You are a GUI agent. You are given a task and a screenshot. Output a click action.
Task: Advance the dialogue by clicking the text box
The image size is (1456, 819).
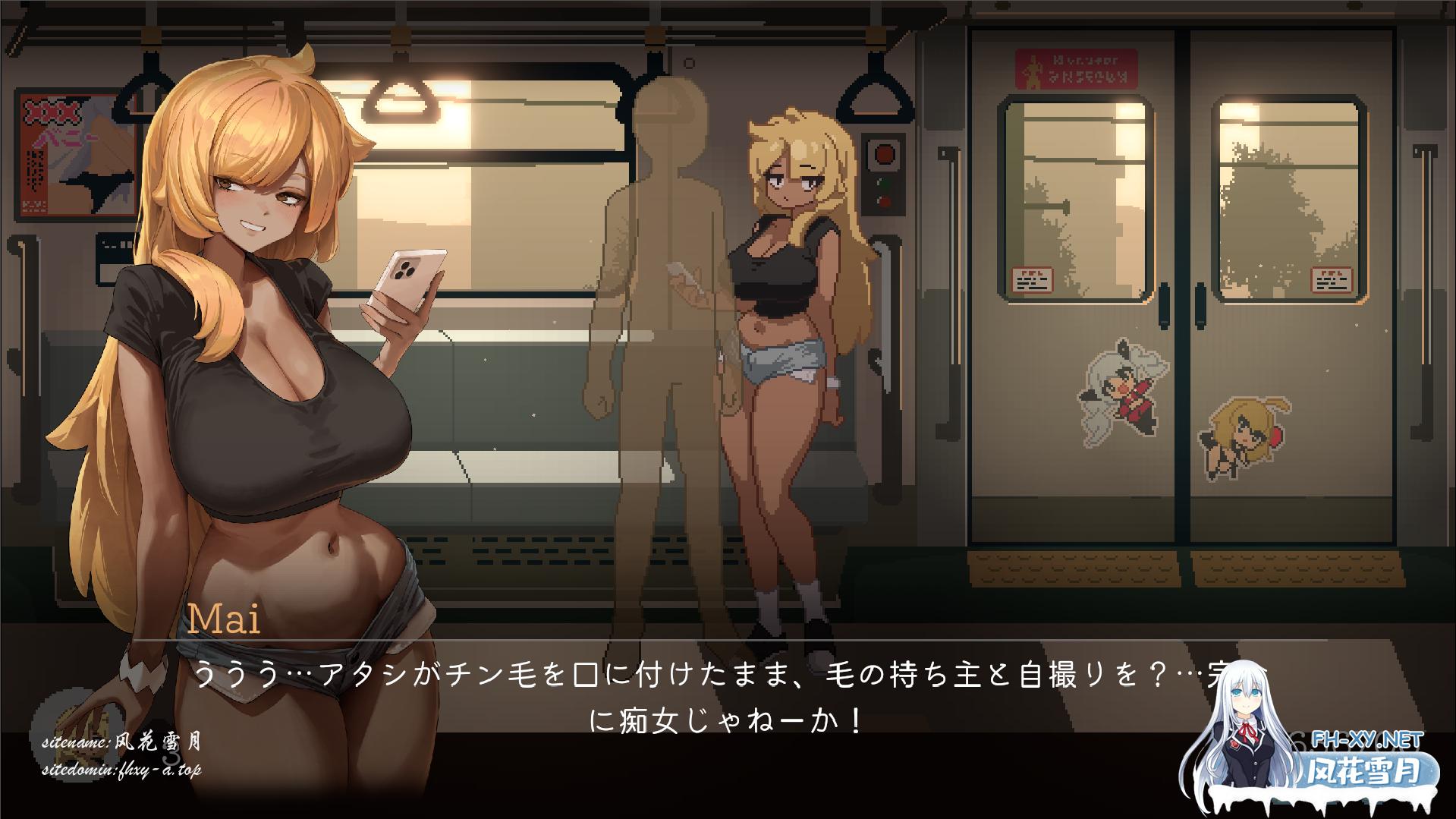(x=728, y=691)
